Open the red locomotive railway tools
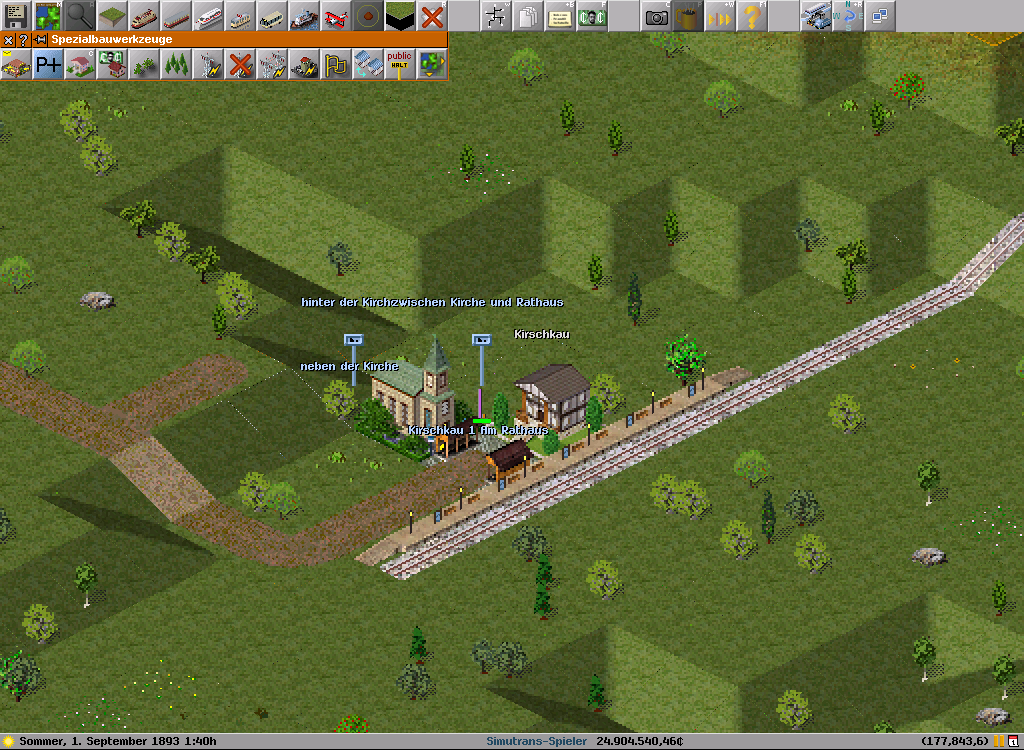The width and height of the screenshot is (1024, 750). (144, 16)
